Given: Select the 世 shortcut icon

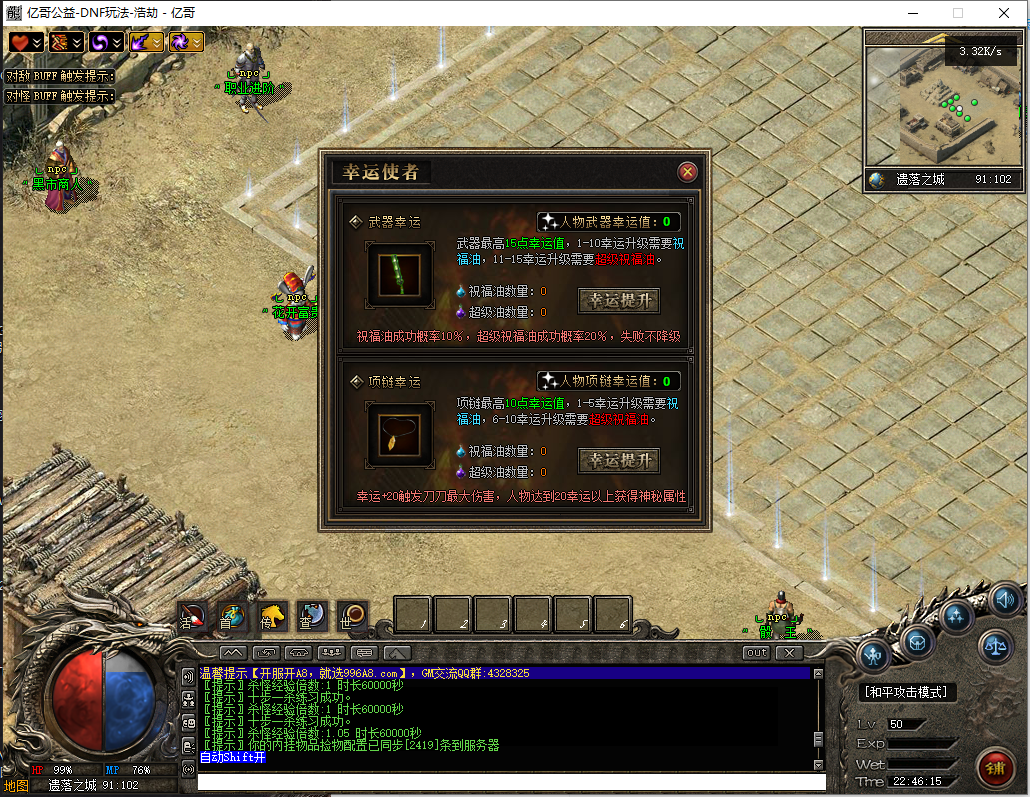Looking at the screenshot, I should pyautogui.click(x=352, y=616).
